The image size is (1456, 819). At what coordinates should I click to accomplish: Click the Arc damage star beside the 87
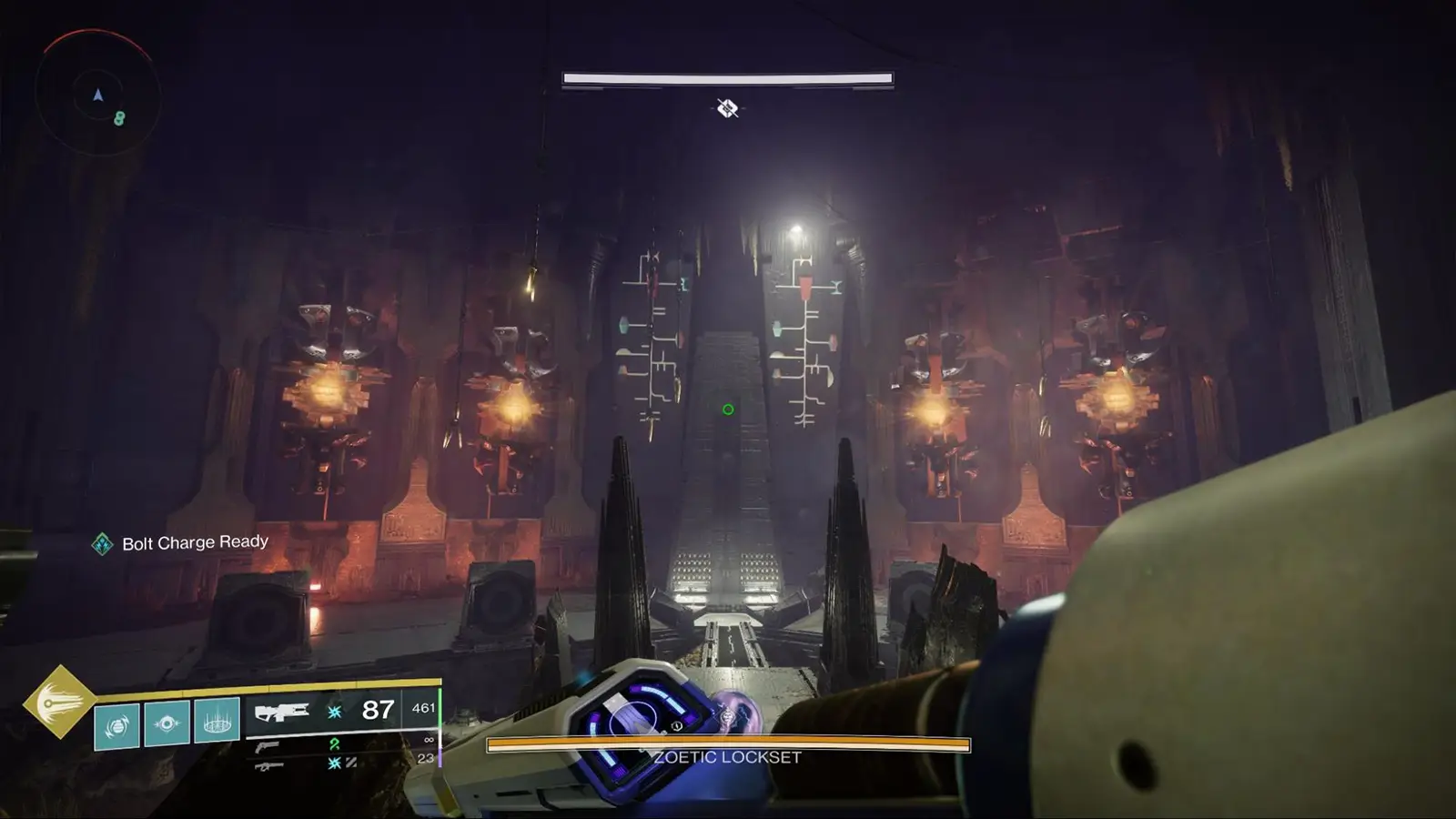point(334,712)
